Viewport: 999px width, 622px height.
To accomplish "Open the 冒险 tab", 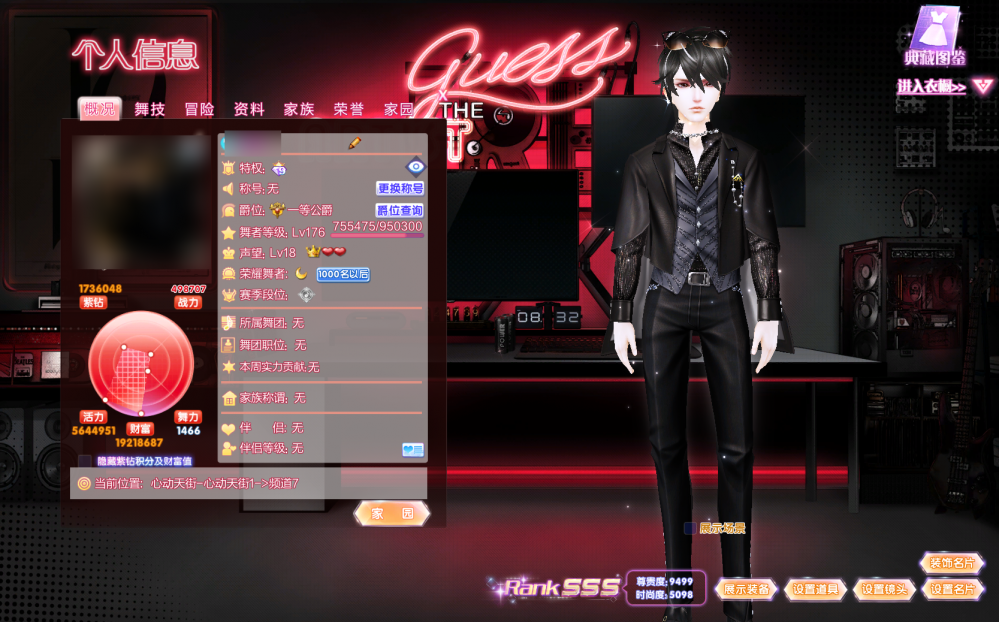I will (x=199, y=110).
